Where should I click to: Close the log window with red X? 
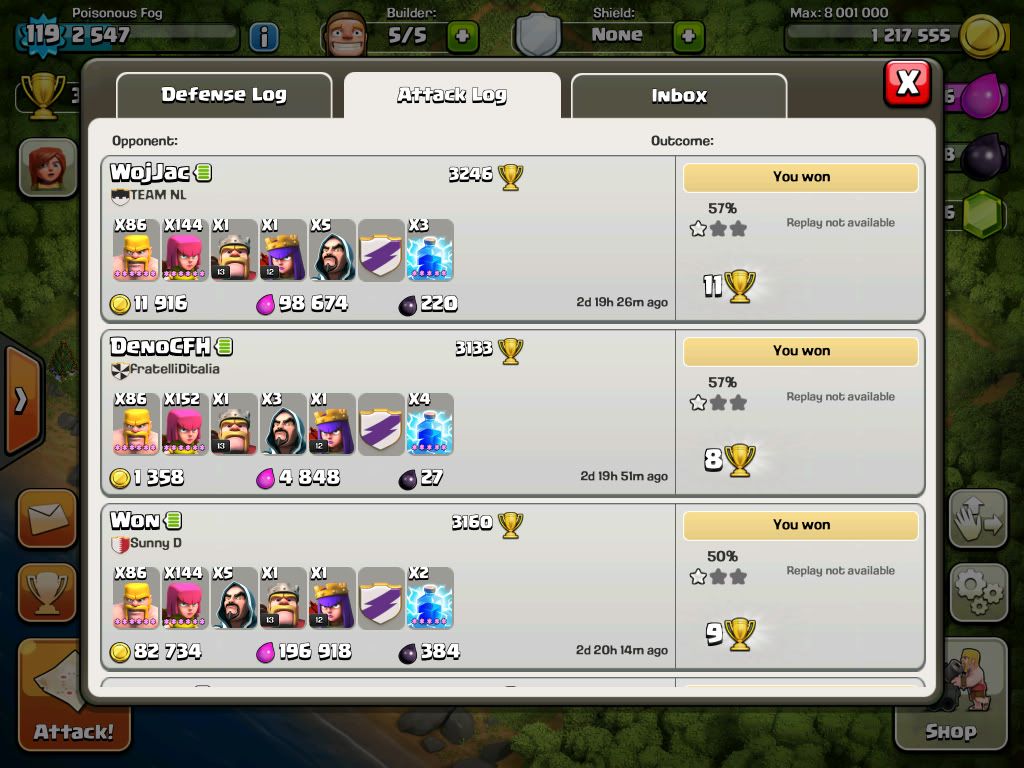907,83
